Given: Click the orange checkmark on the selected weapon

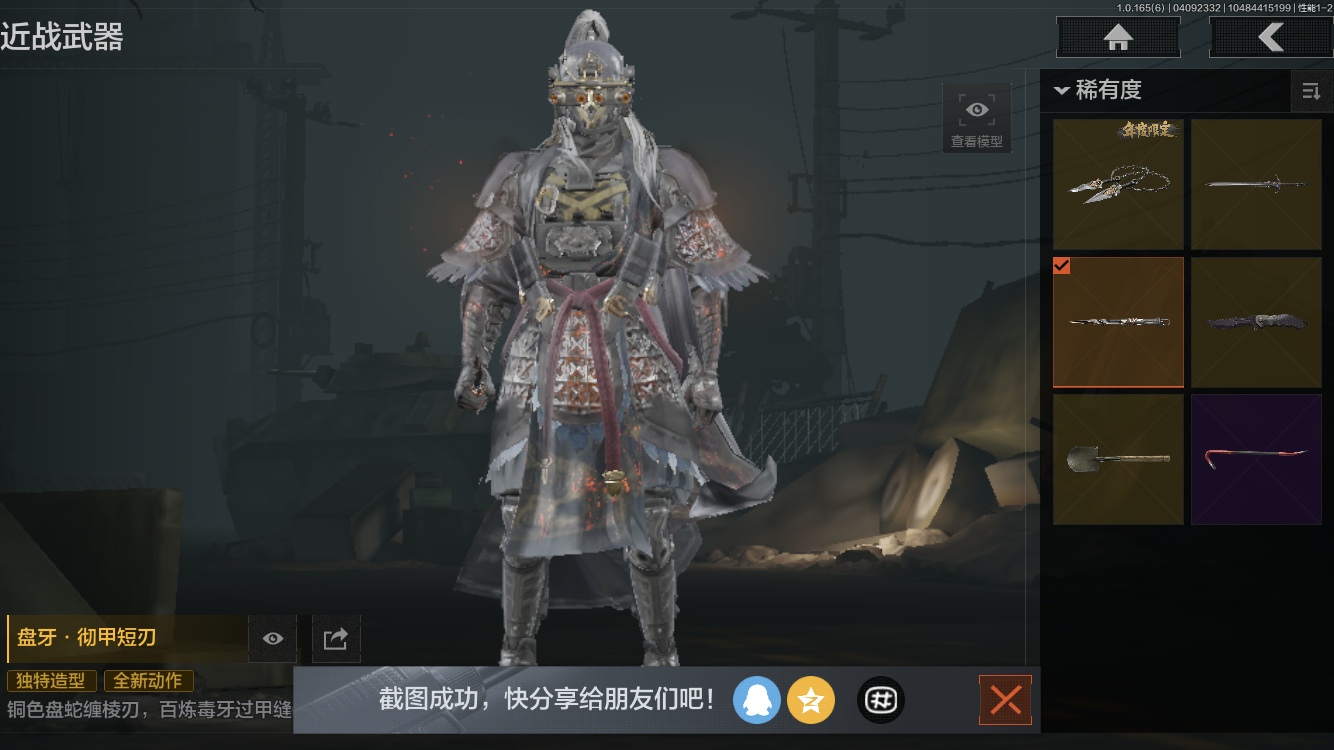Looking at the screenshot, I should point(1062,266).
